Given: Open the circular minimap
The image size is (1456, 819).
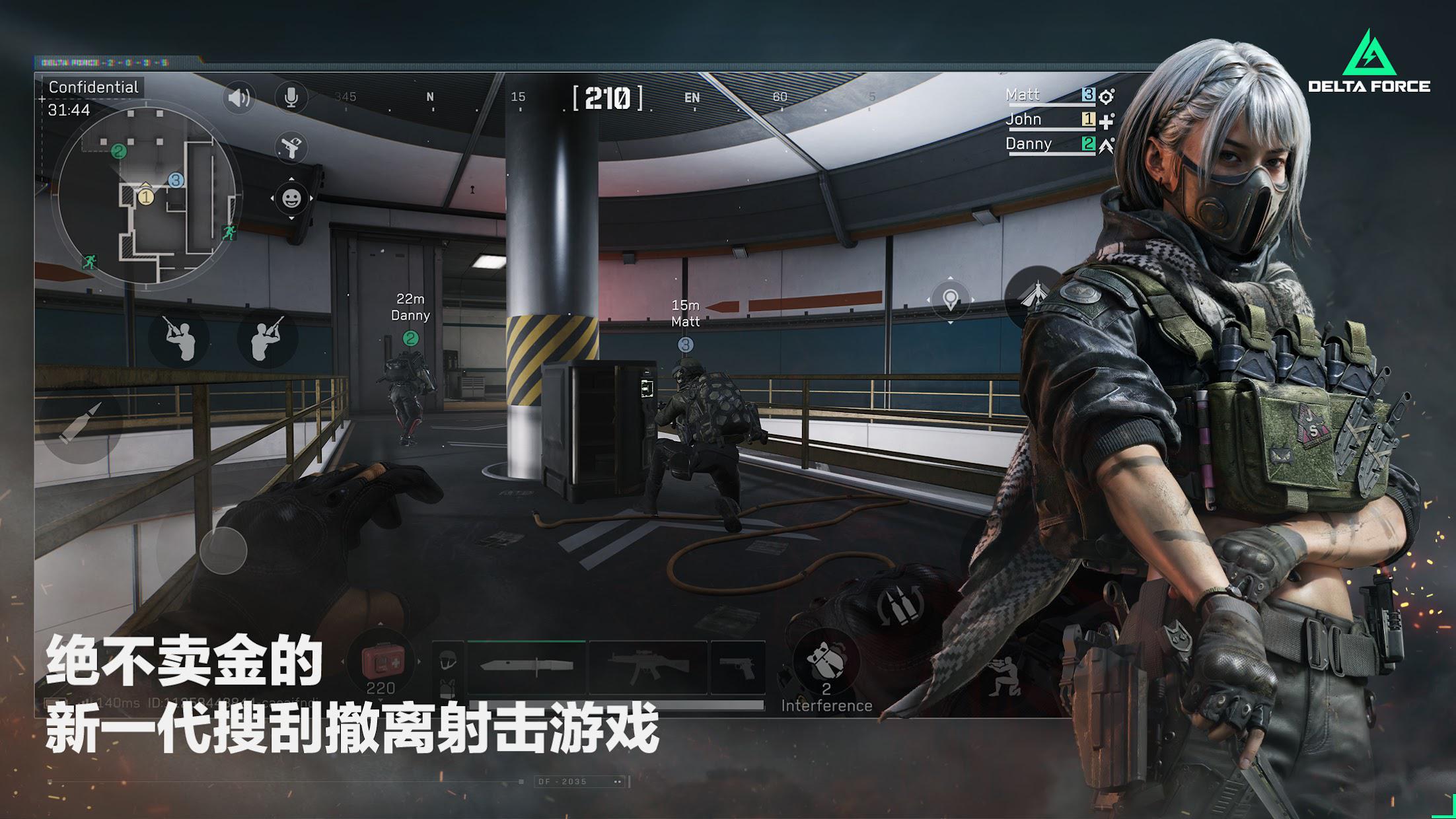Looking at the screenshot, I should pyautogui.click(x=147, y=195).
